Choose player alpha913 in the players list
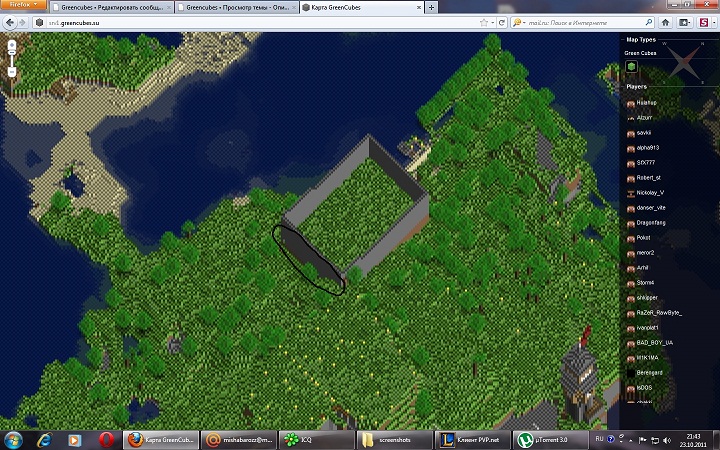 (x=648, y=147)
